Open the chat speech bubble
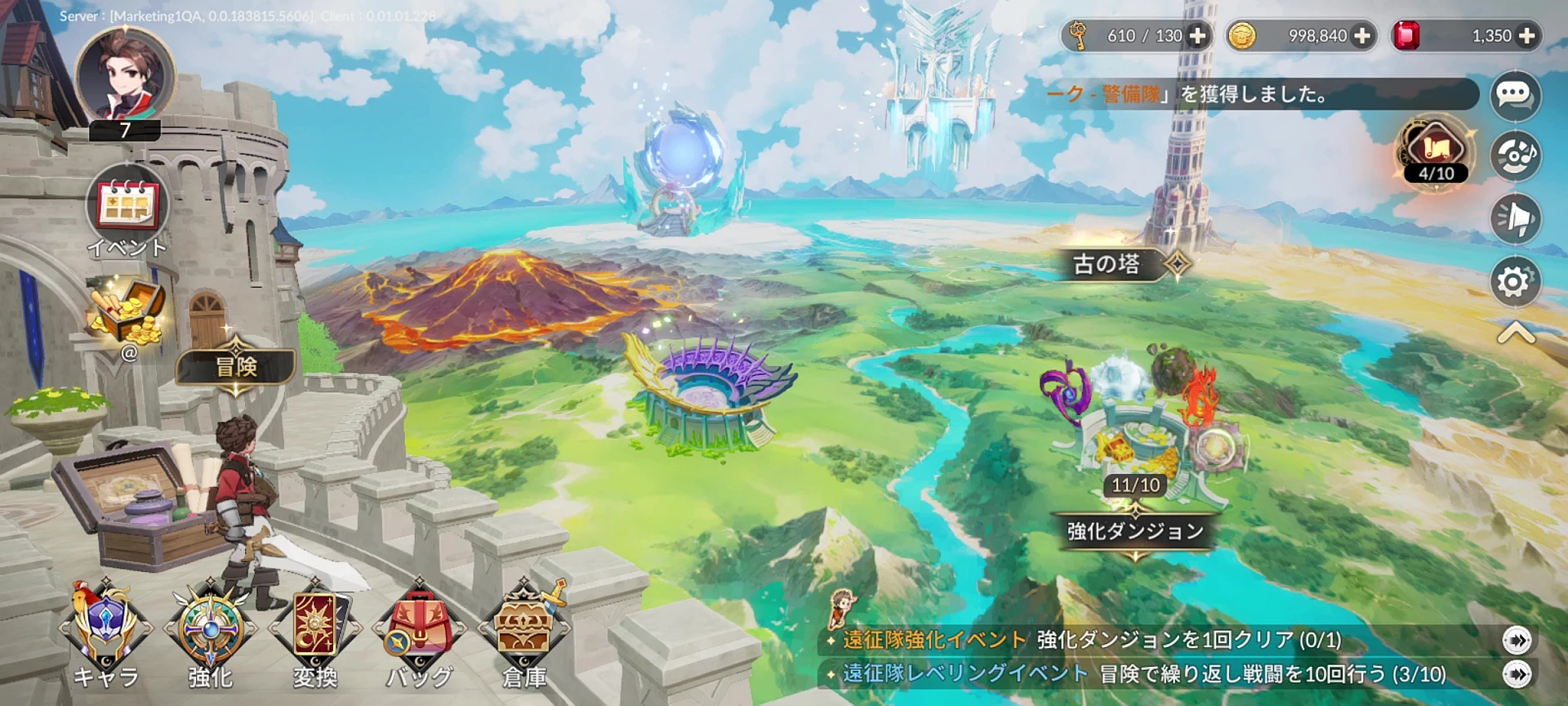This screenshot has height=706, width=1568. click(x=1515, y=95)
